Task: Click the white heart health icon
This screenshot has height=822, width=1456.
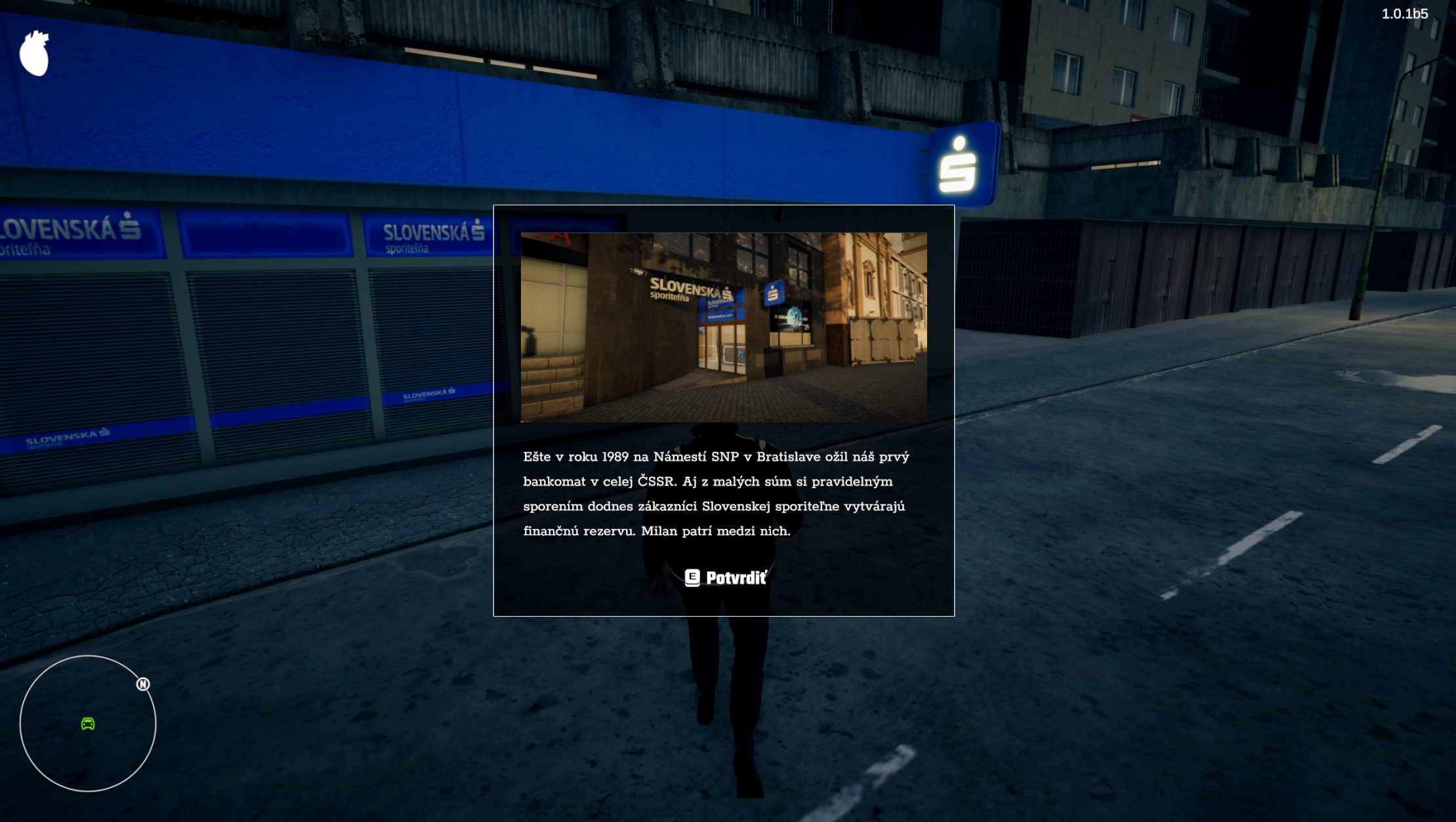Action: coord(34,54)
